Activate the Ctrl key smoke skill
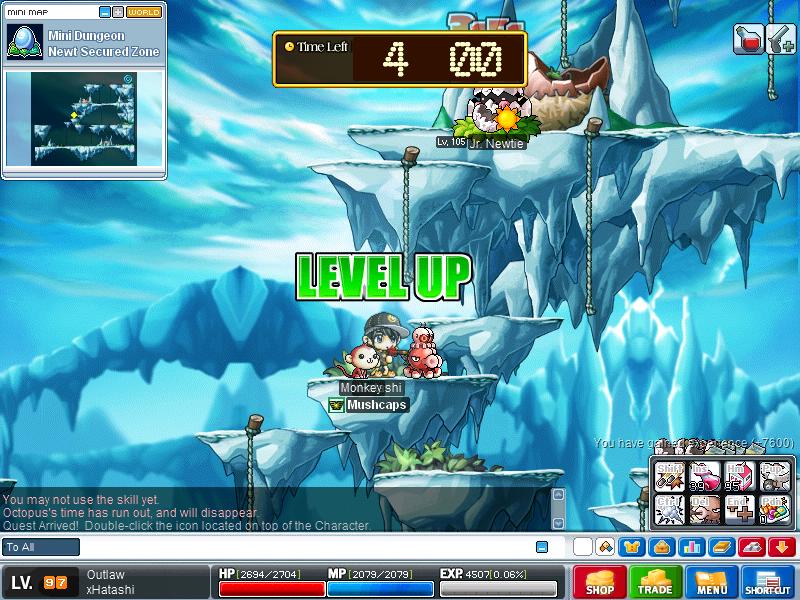Screen dimensions: 800x600 tap(670, 511)
